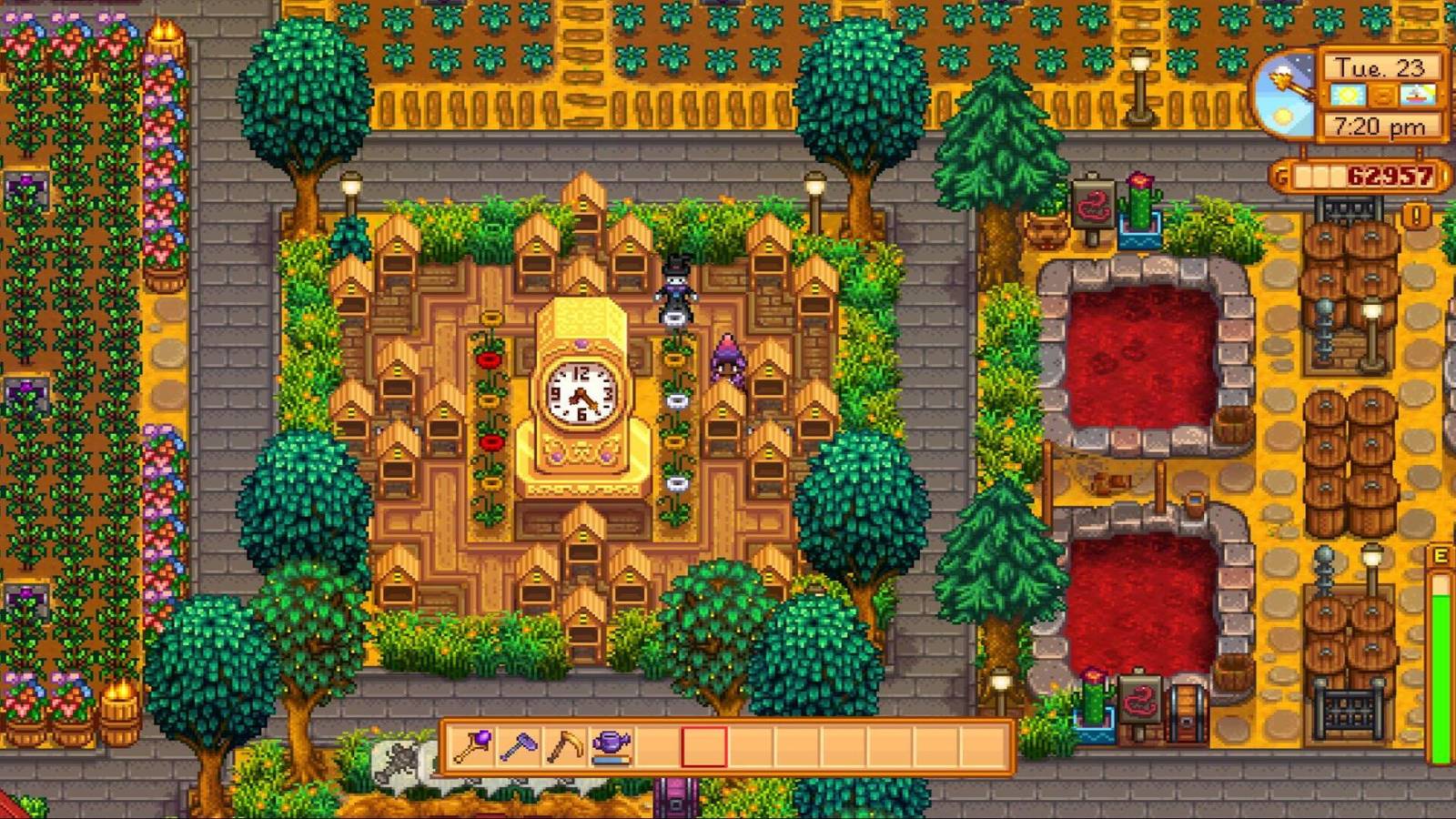
Task: Click the fence gate at the bottom right
Action: coord(1351,712)
